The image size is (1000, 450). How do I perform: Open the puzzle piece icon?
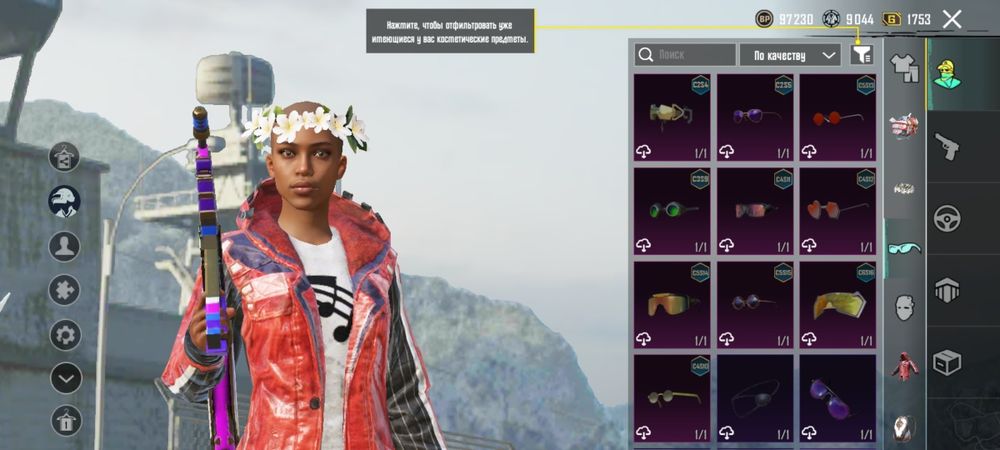65,290
